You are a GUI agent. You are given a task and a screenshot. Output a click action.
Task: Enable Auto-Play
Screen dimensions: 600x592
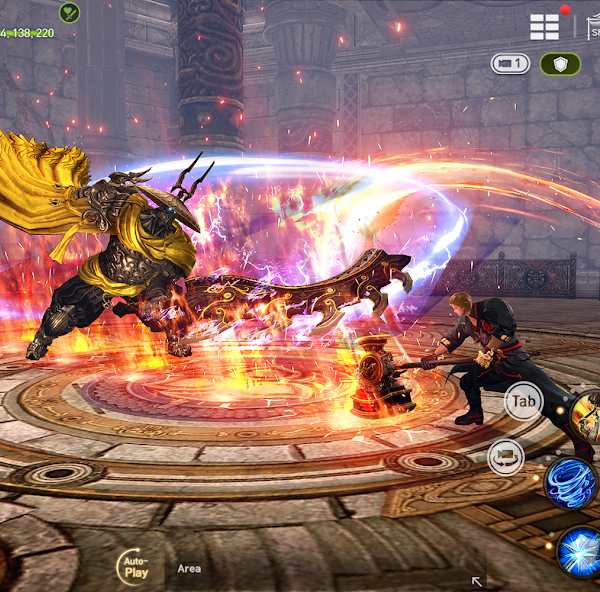135,568
